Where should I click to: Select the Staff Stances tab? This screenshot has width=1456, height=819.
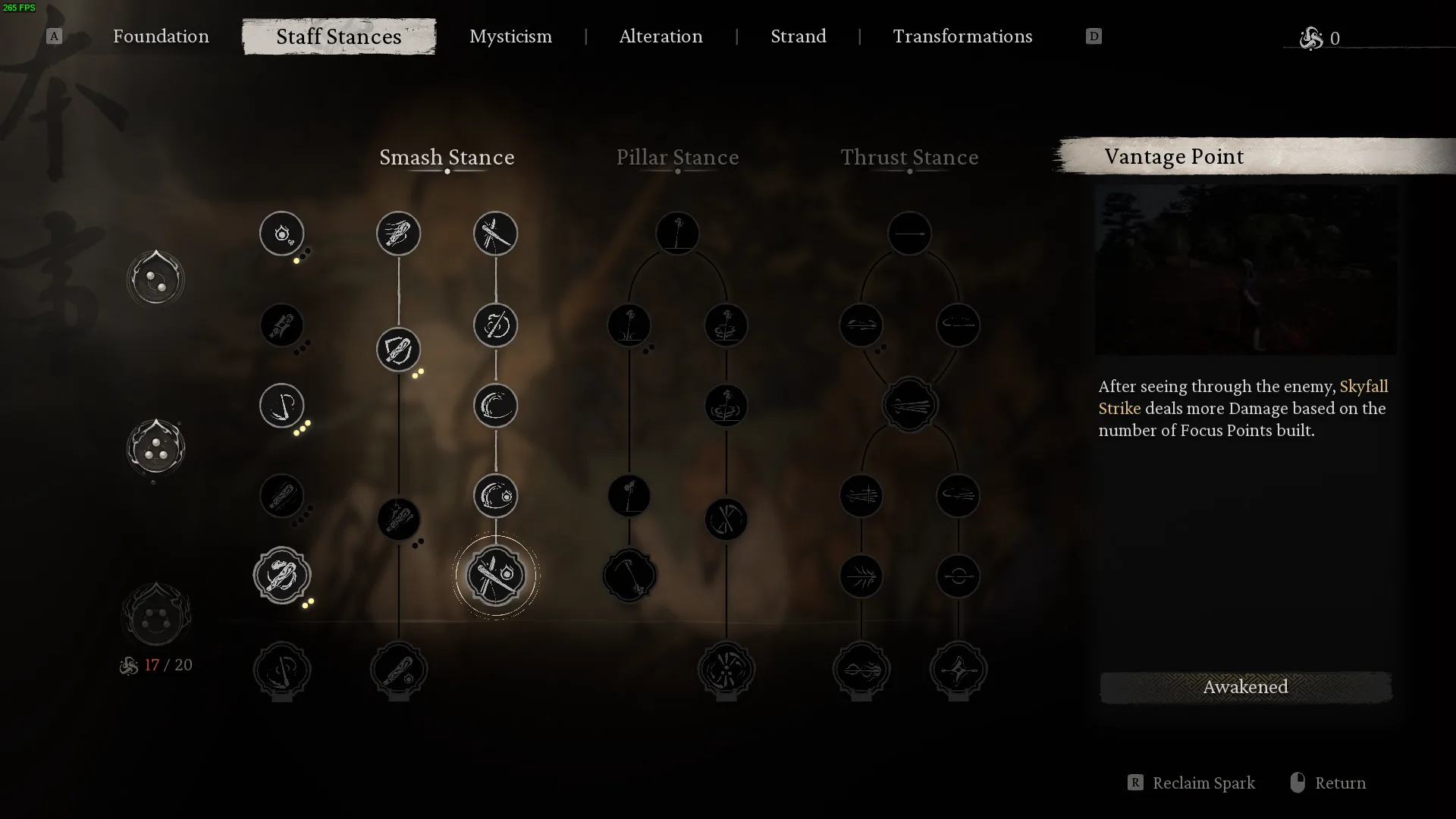tap(339, 36)
